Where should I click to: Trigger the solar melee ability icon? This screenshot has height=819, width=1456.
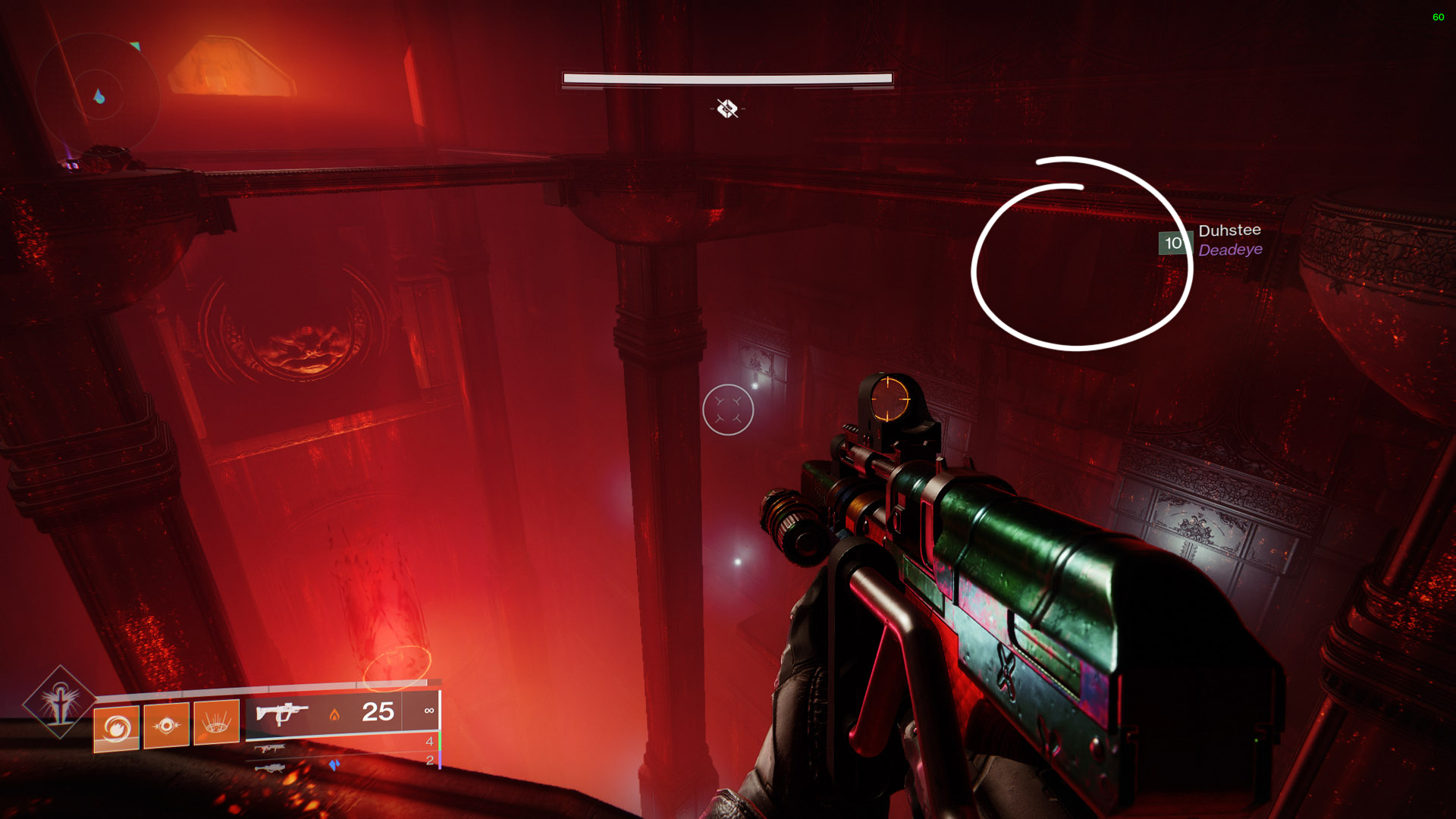click(x=166, y=726)
